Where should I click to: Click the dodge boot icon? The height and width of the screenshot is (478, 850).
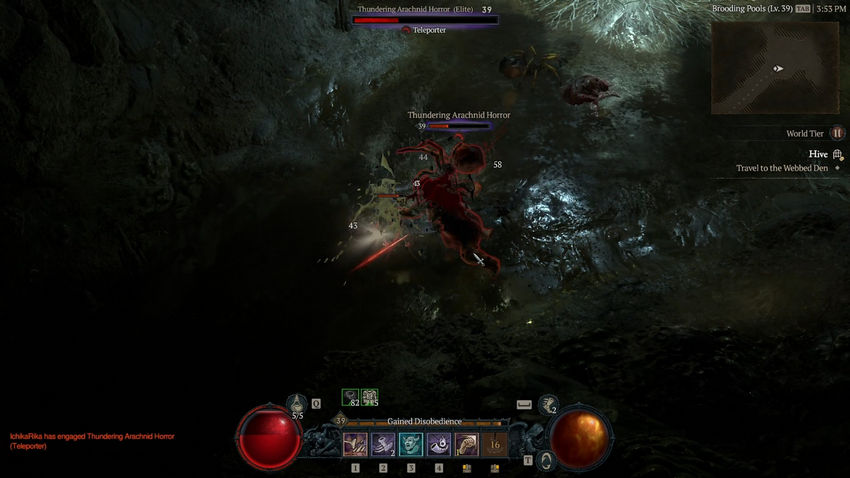click(548, 405)
